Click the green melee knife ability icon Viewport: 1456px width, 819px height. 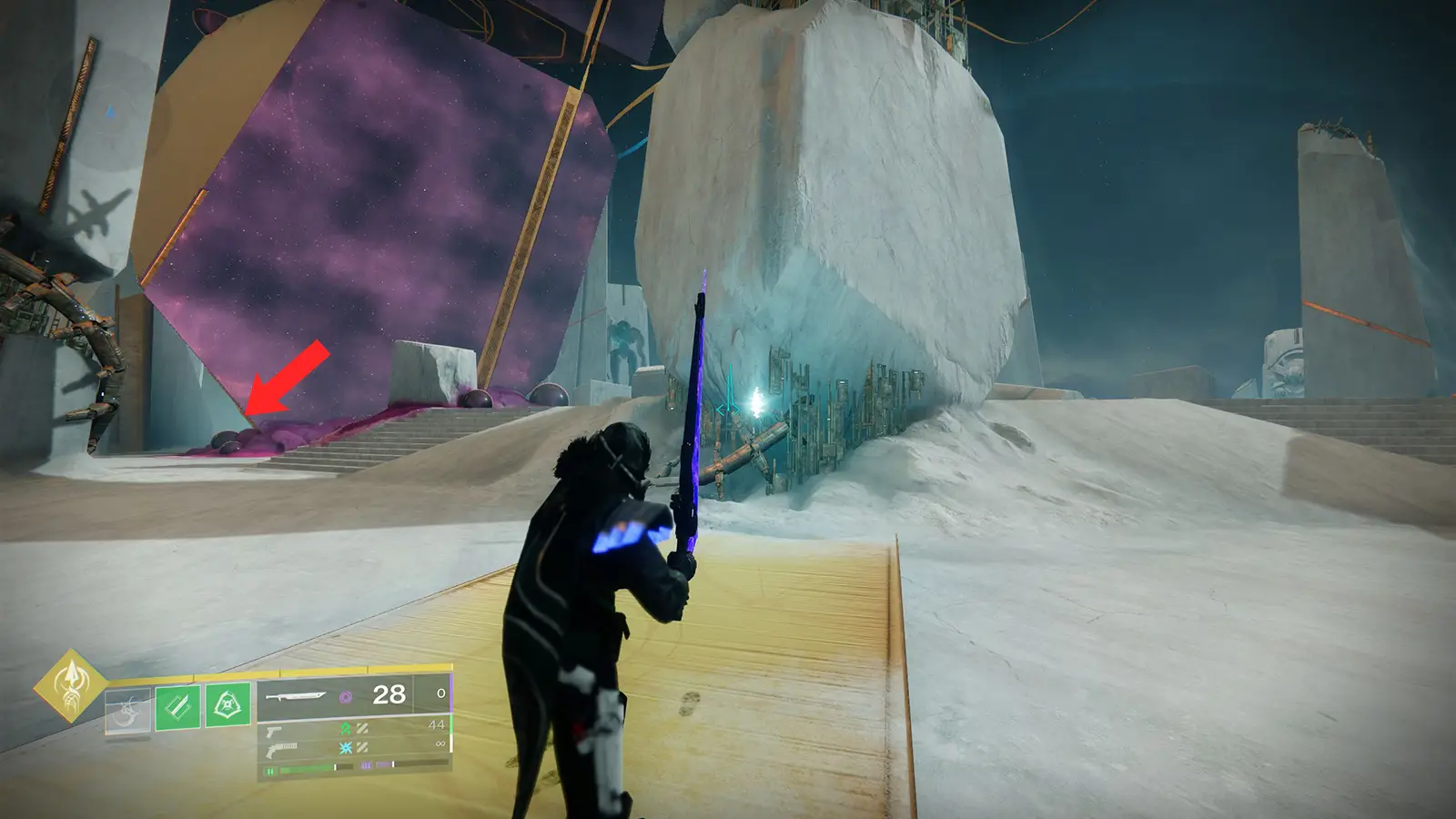coord(177,705)
